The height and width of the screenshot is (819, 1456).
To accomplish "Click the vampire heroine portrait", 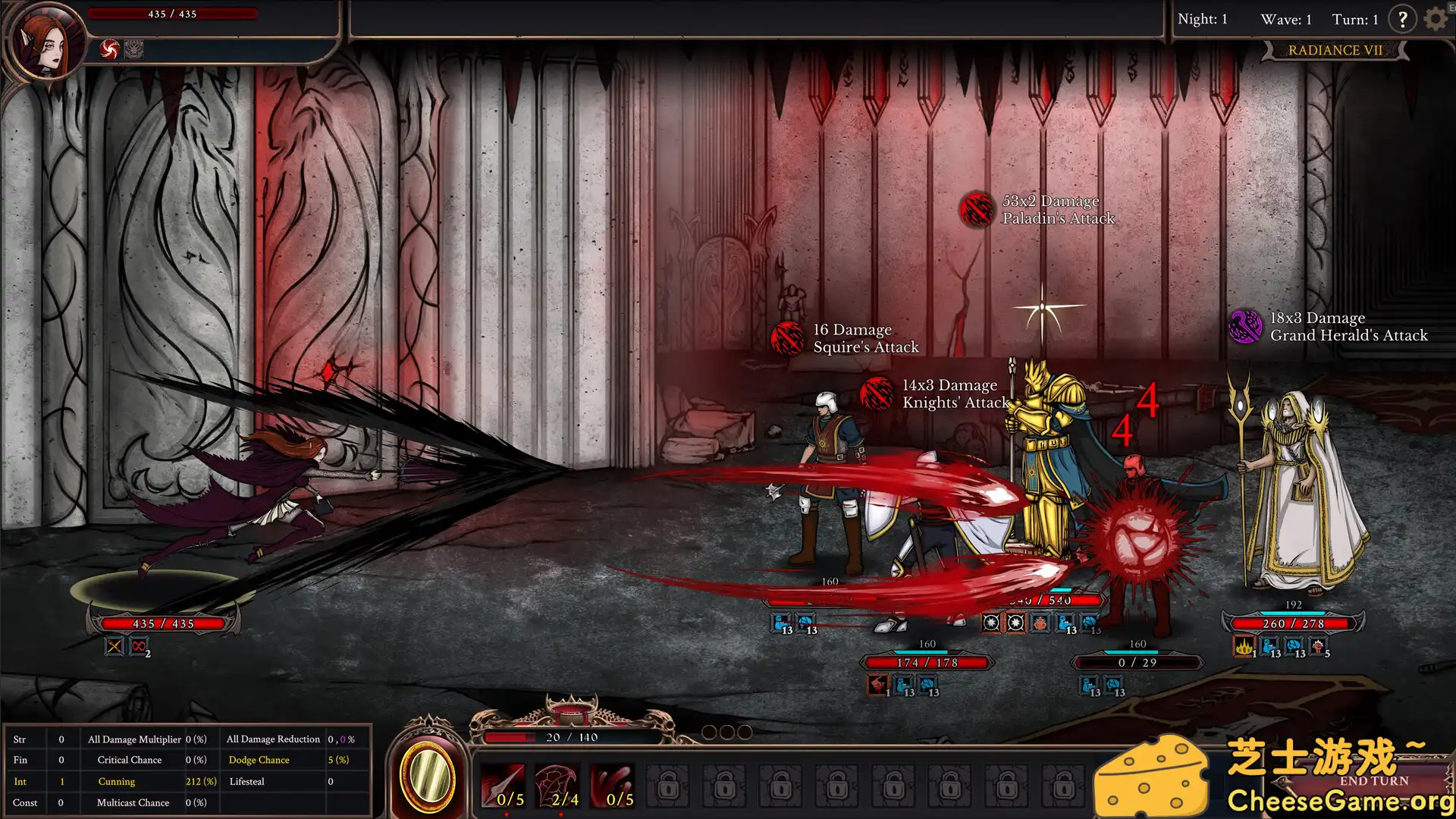I will 47,42.
